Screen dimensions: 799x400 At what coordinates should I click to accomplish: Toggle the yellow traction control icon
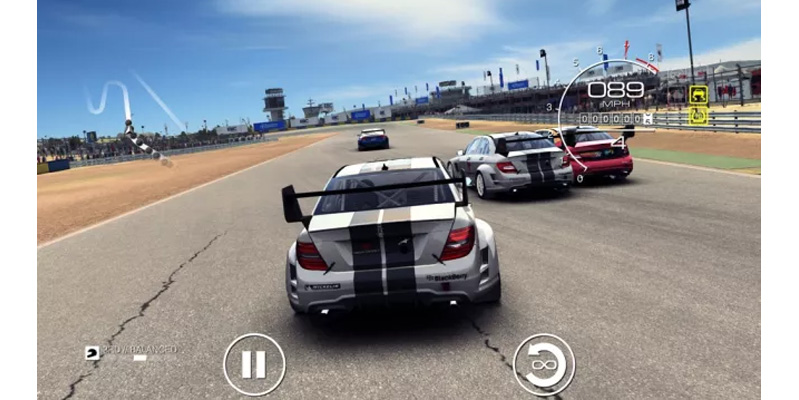click(x=698, y=95)
